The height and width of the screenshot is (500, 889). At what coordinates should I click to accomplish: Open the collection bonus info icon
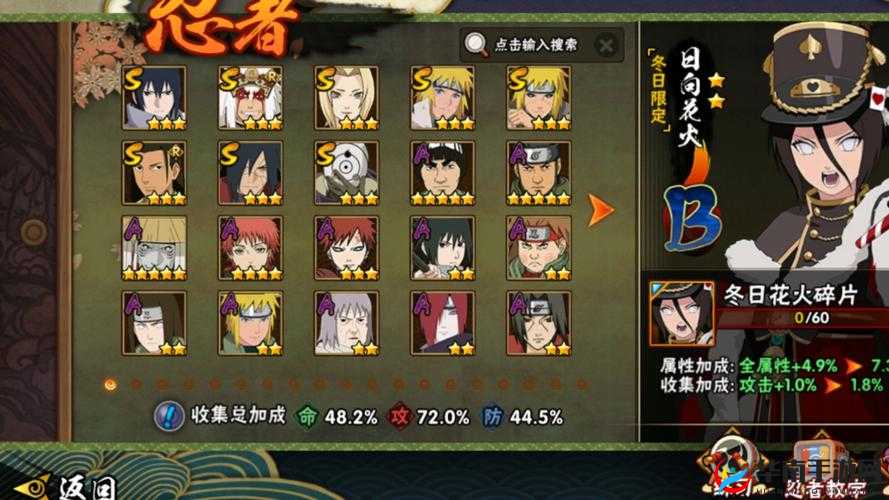(170, 415)
